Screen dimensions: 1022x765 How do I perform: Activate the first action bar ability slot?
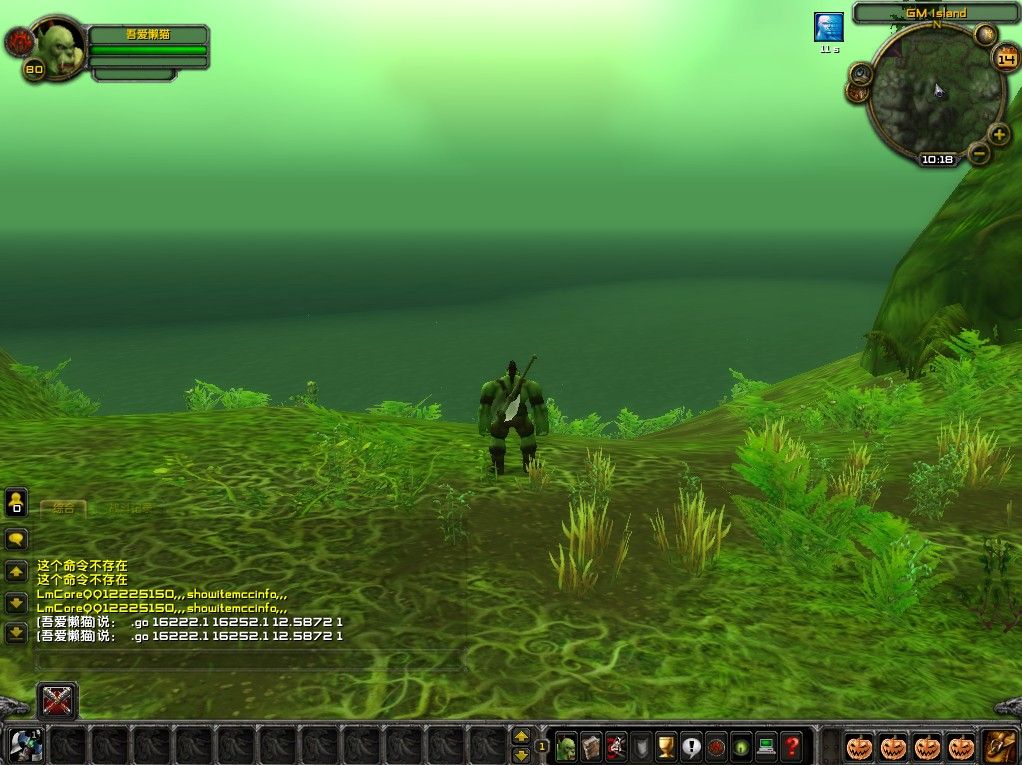pyautogui.click(x=25, y=746)
